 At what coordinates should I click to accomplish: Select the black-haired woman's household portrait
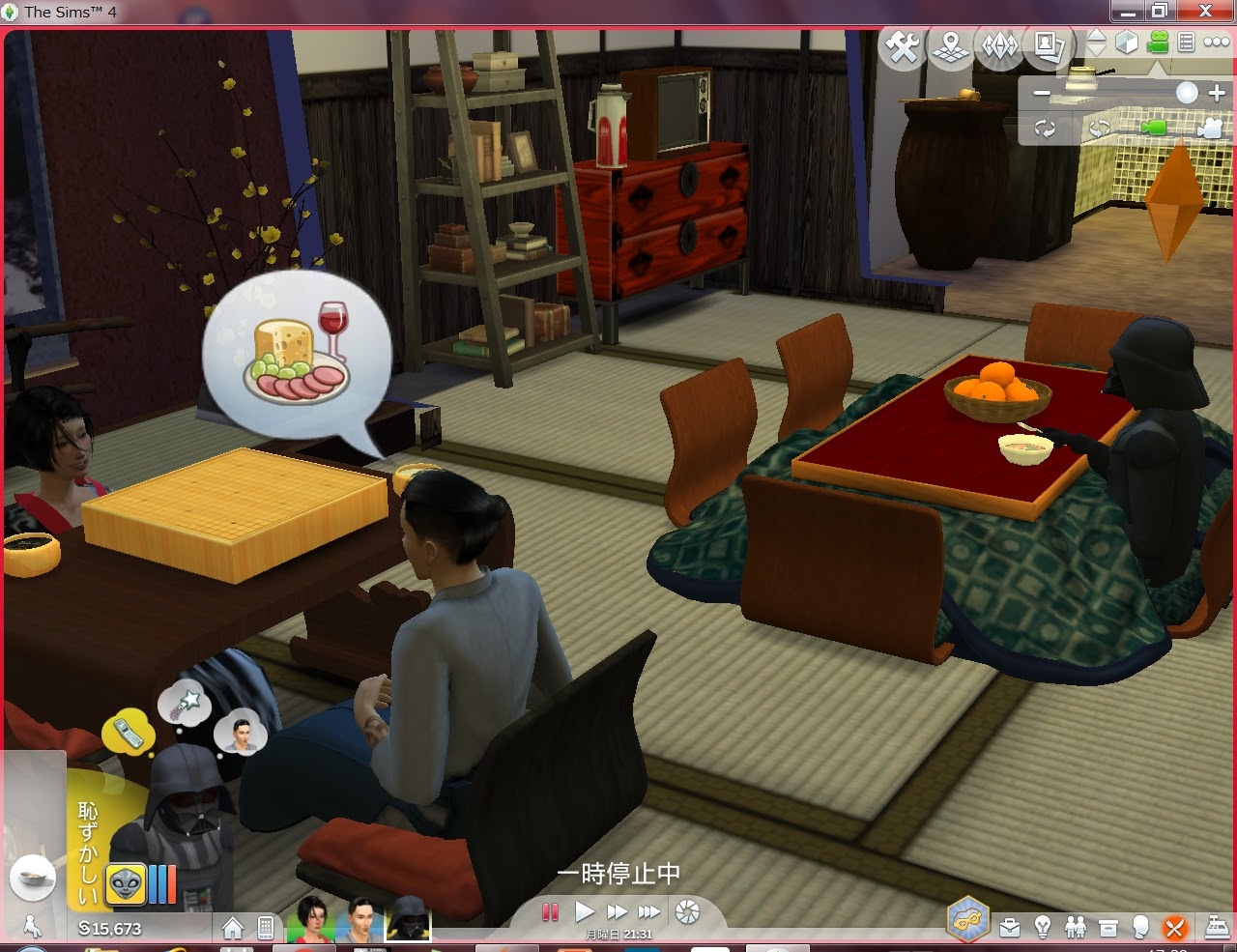[311, 918]
